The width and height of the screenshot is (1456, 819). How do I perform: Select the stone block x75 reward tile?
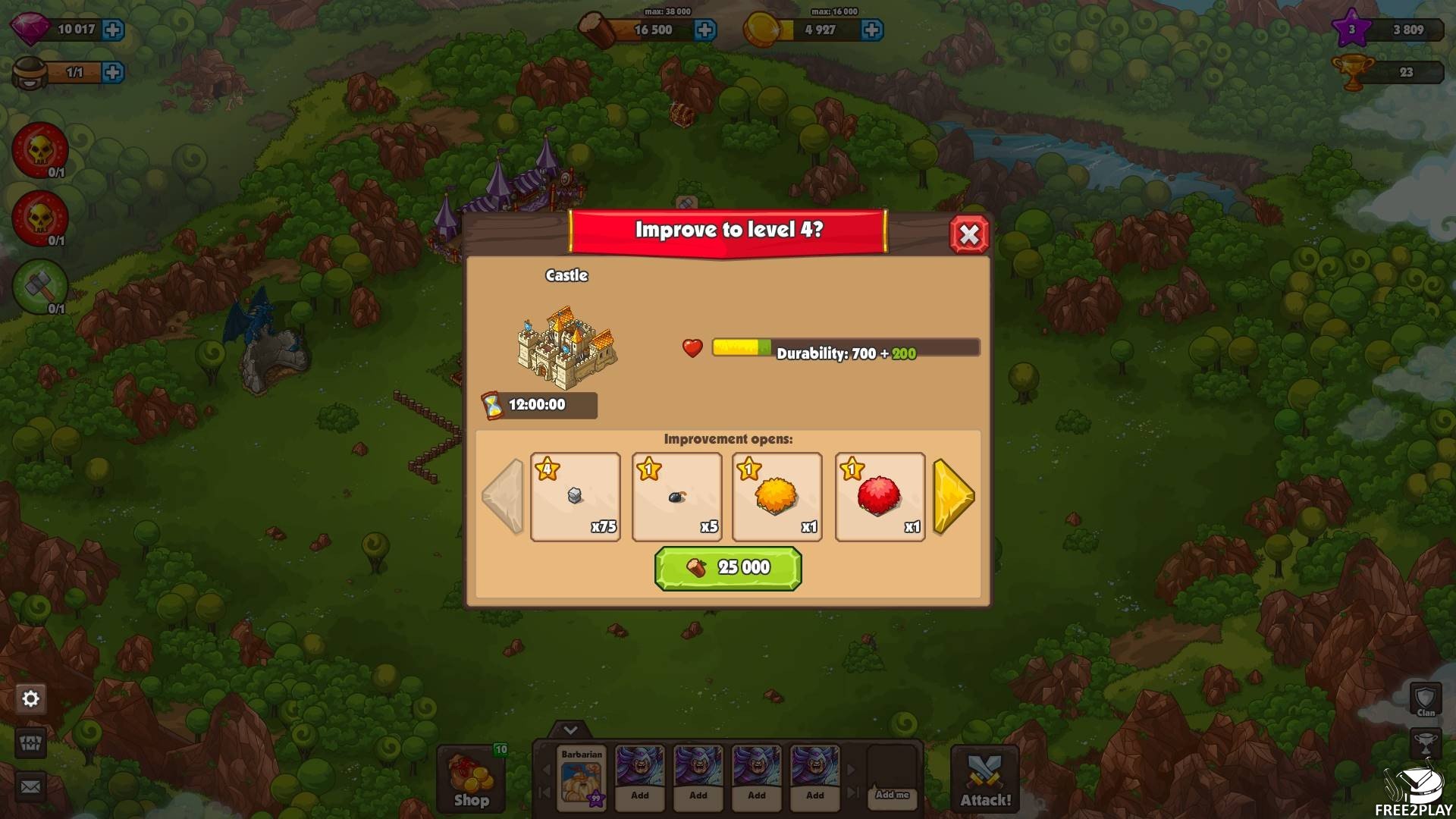click(x=575, y=497)
